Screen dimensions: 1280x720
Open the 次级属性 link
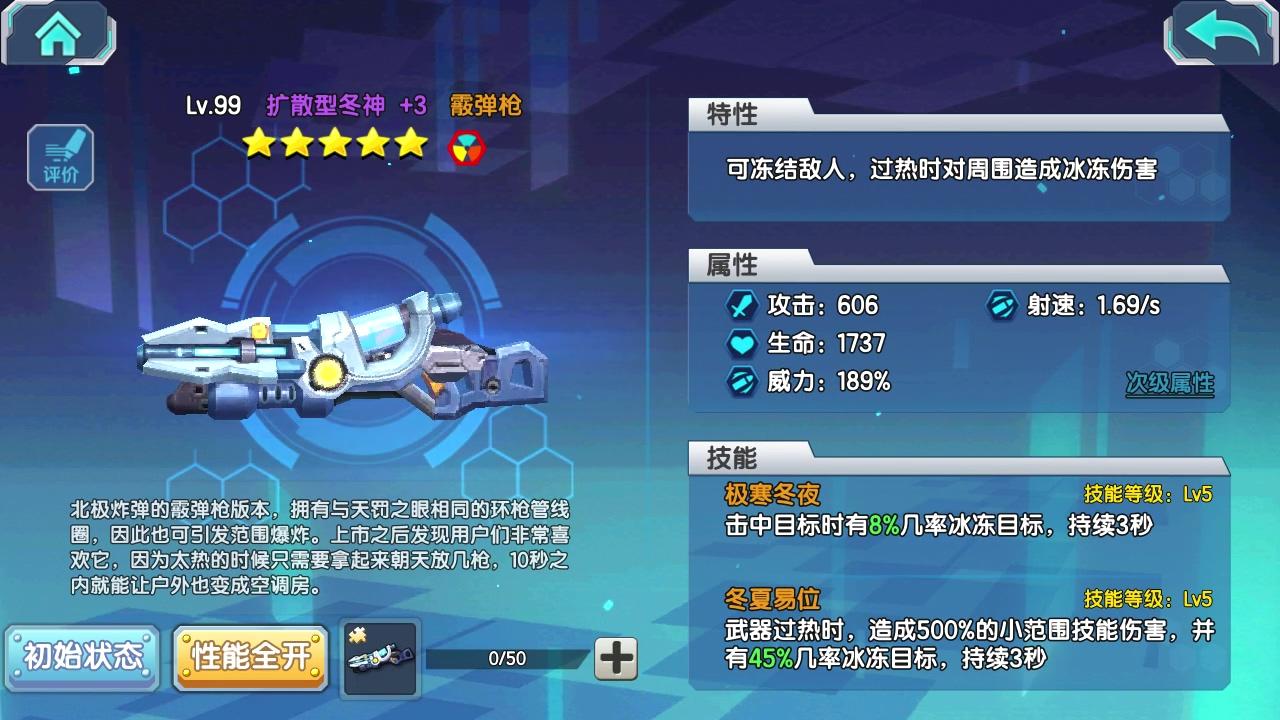[x=1169, y=384]
